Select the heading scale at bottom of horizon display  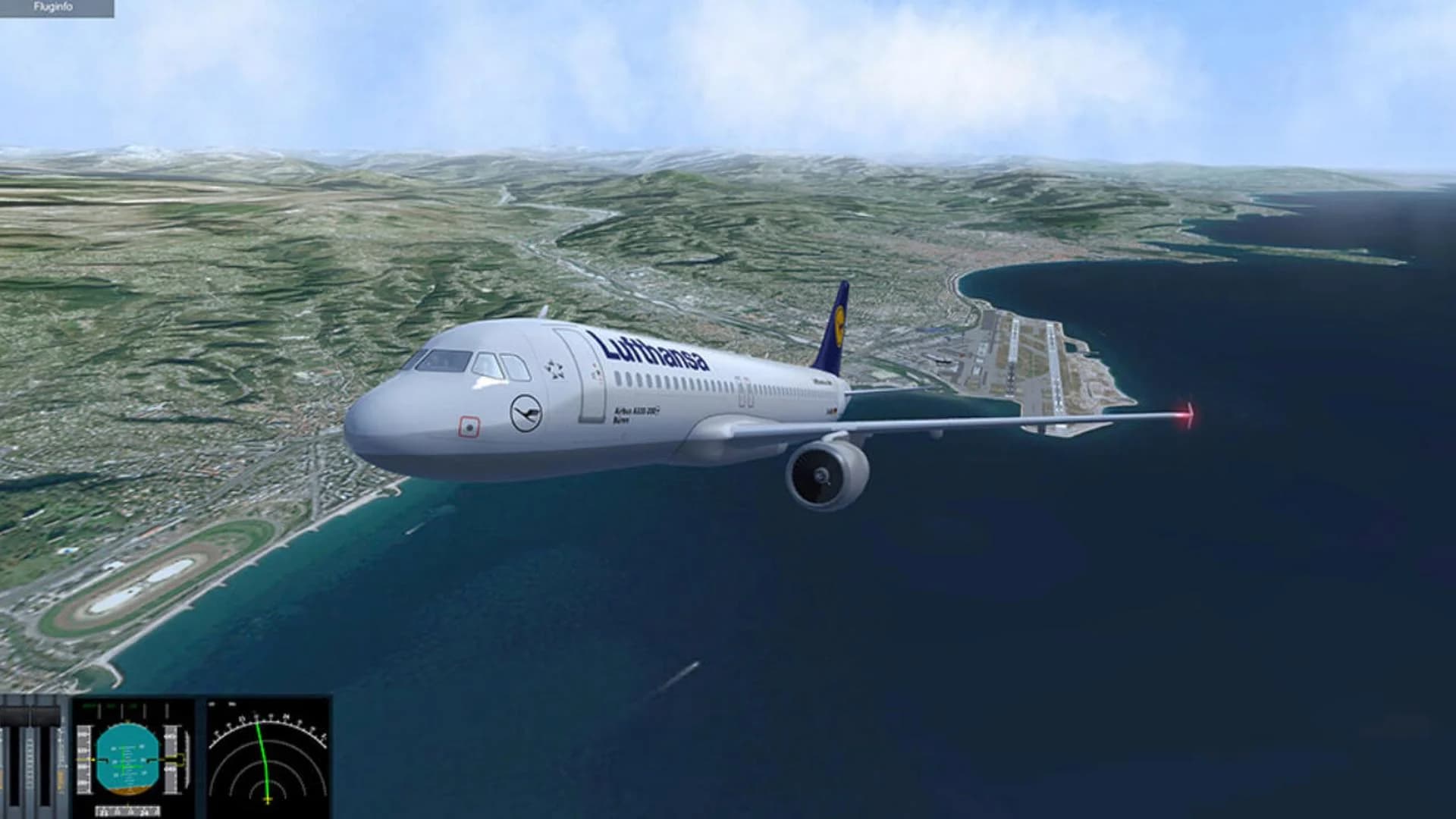click(127, 808)
